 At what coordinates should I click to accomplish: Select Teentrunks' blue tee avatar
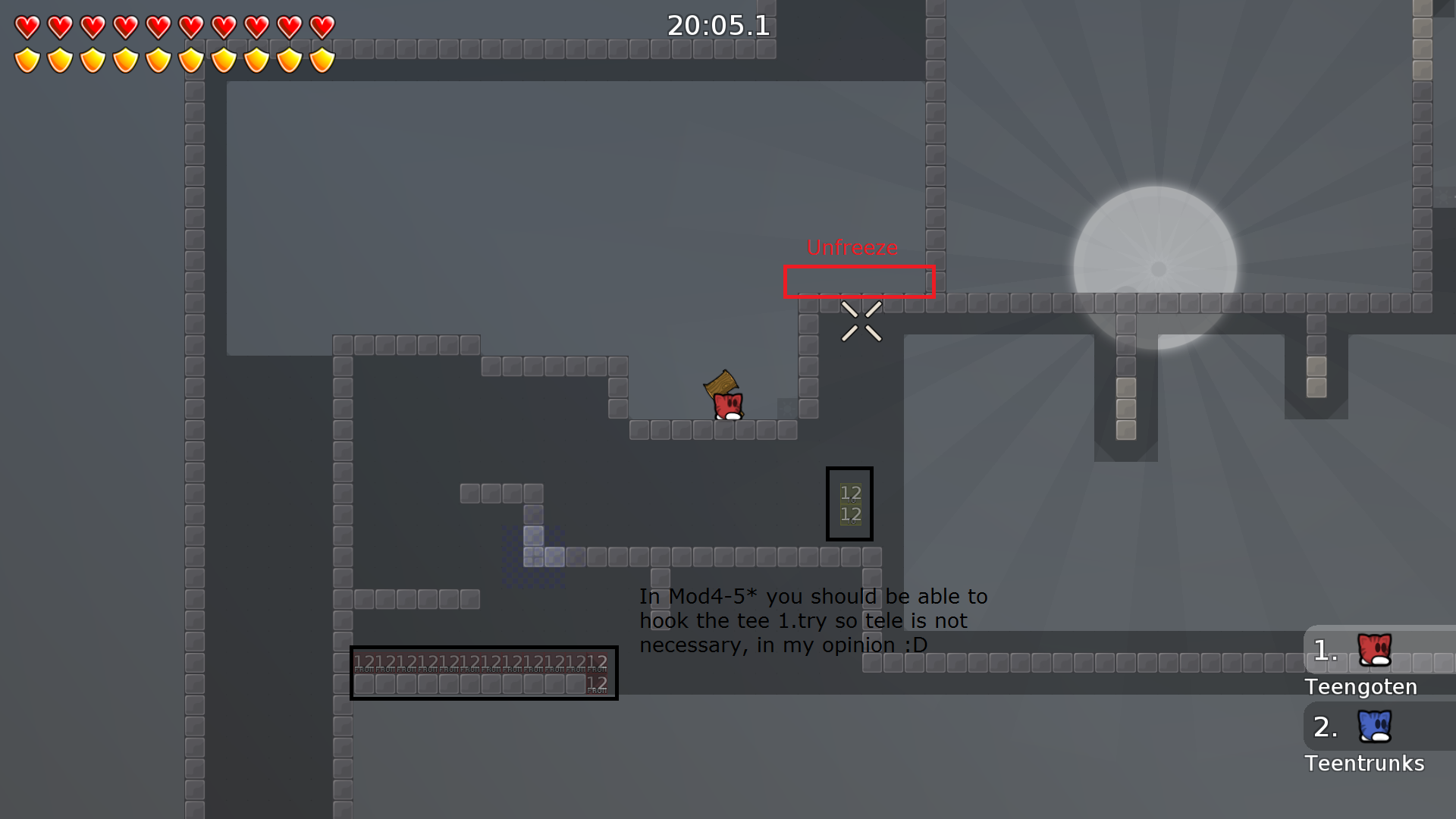[x=1375, y=726]
